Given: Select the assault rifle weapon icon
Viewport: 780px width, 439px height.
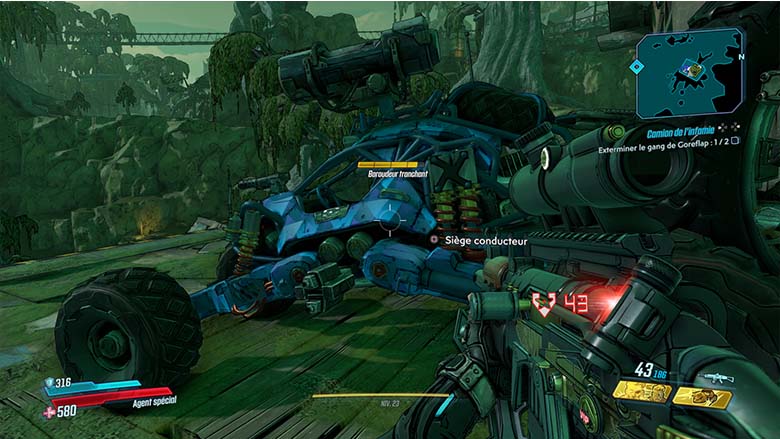Looking at the screenshot, I should [x=718, y=378].
